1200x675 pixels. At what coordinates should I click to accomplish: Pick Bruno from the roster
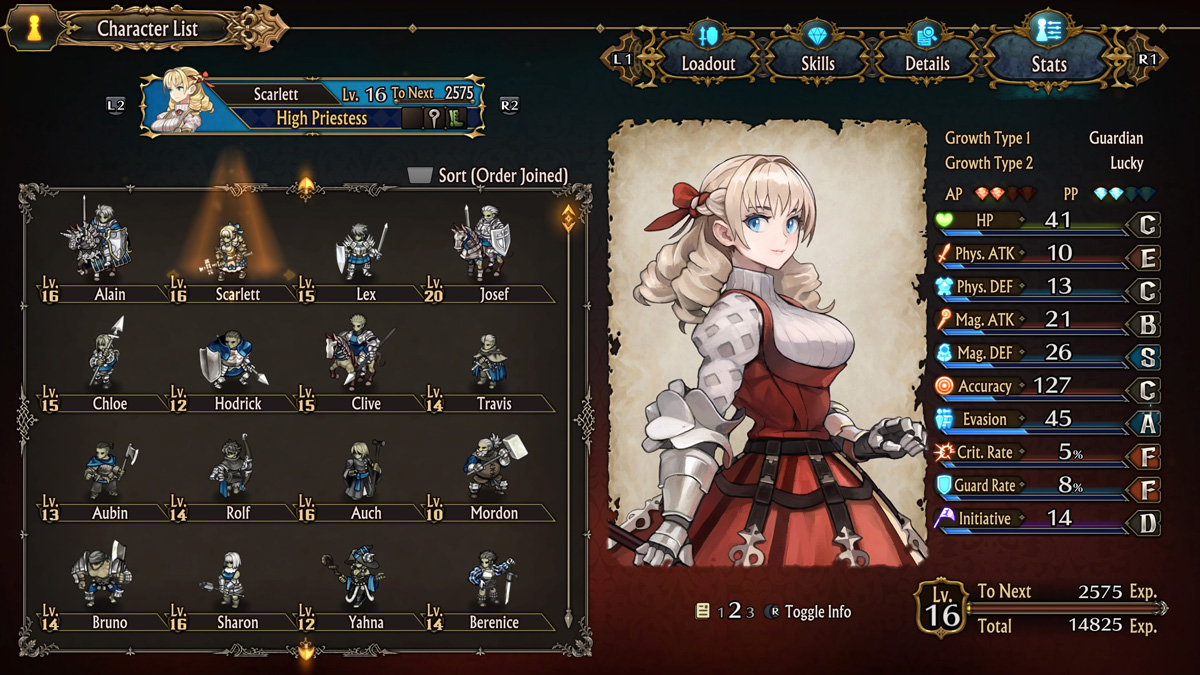tap(105, 580)
